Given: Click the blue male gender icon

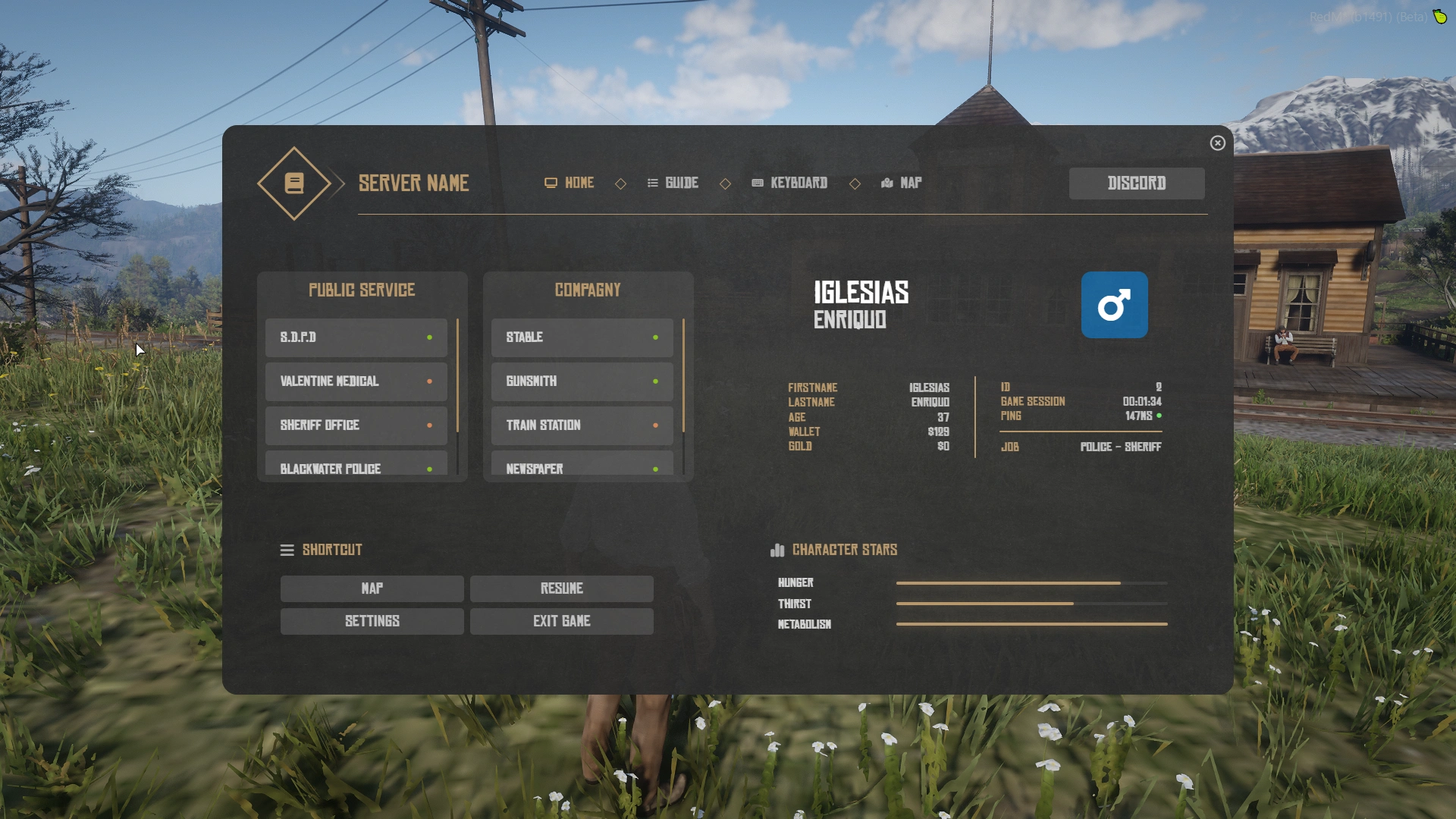Looking at the screenshot, I should click(1114, 305).
